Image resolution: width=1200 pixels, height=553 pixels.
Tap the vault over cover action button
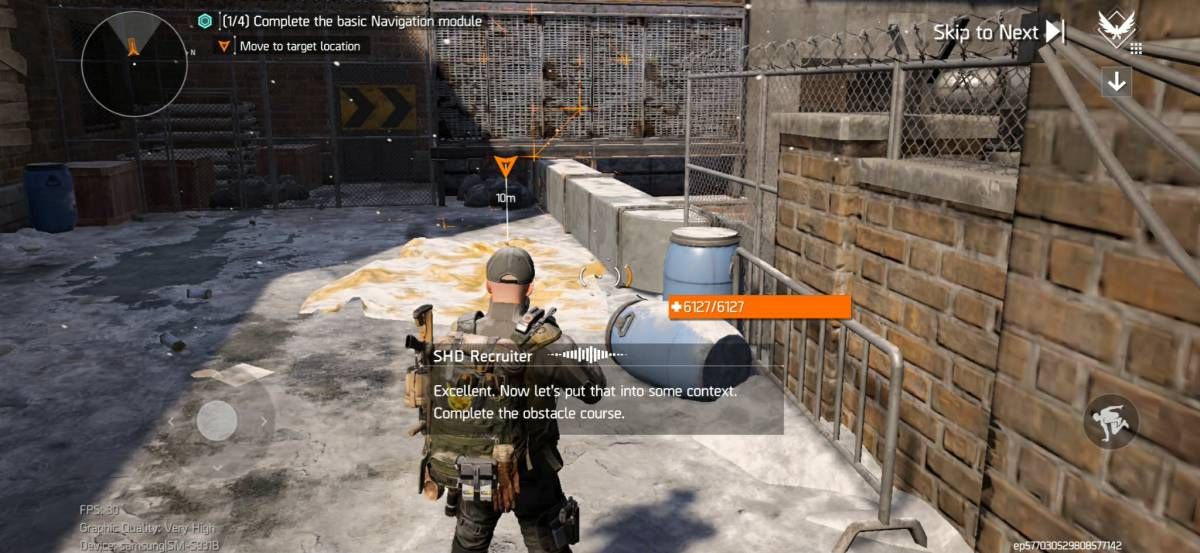(x=1111, y=421)
